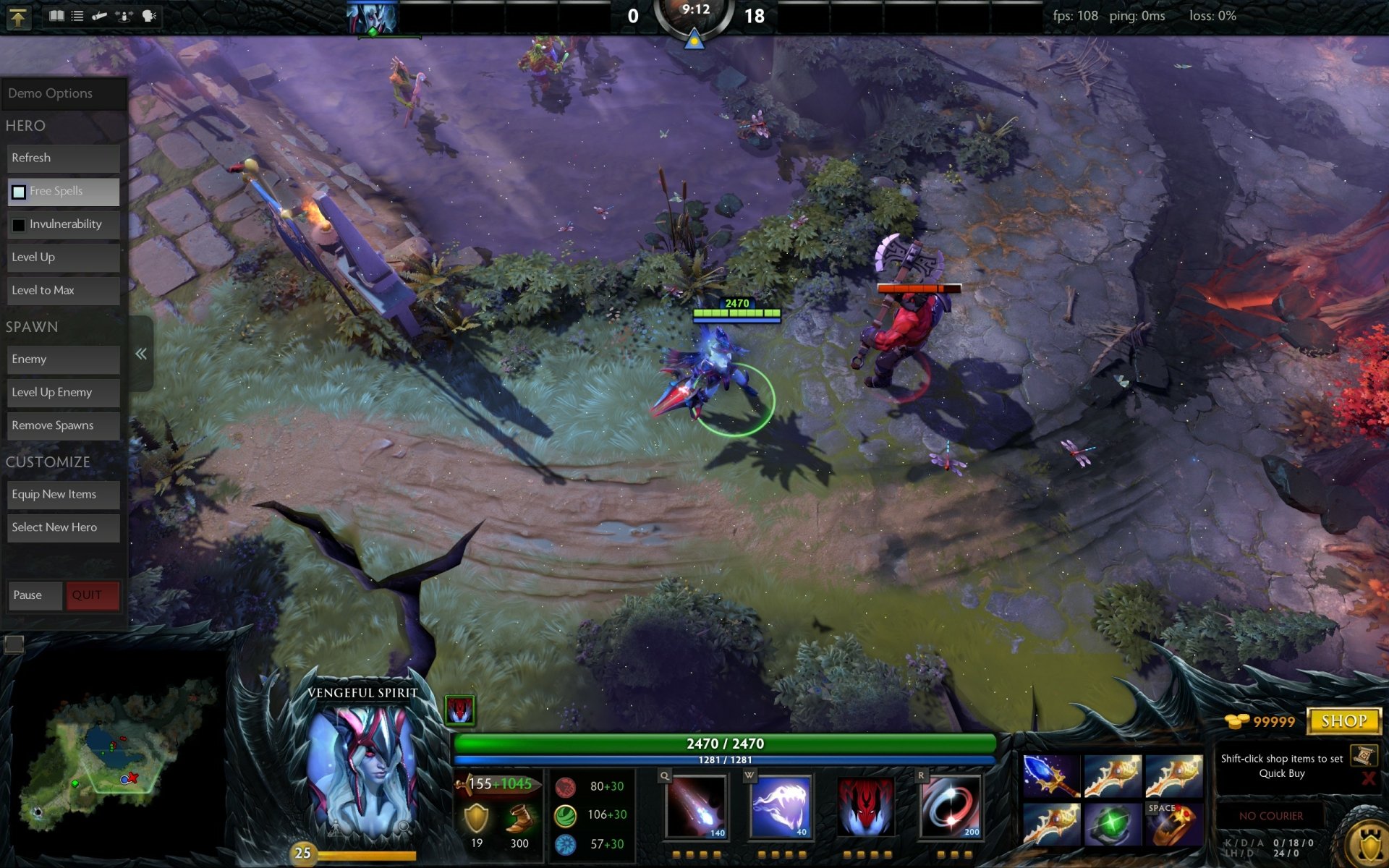
Task: Enable the Free Spells checkbox
Action: 17,191
